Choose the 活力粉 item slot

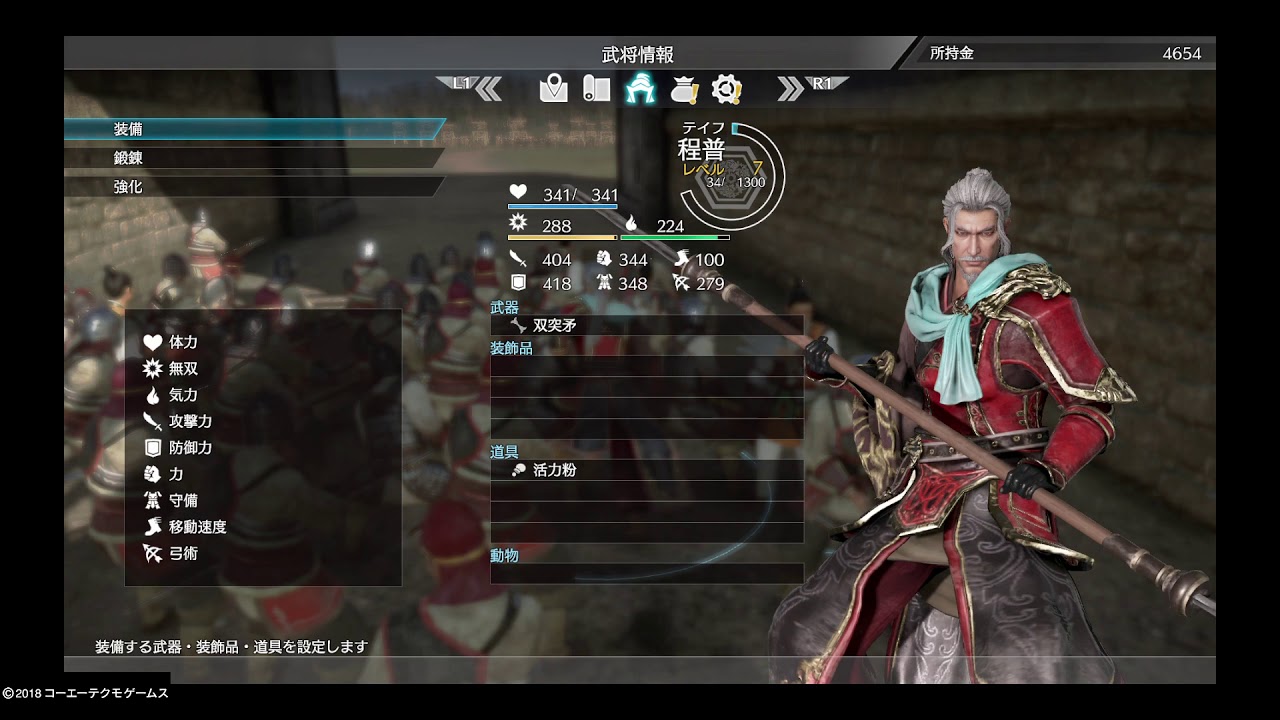tap(646, 470)
